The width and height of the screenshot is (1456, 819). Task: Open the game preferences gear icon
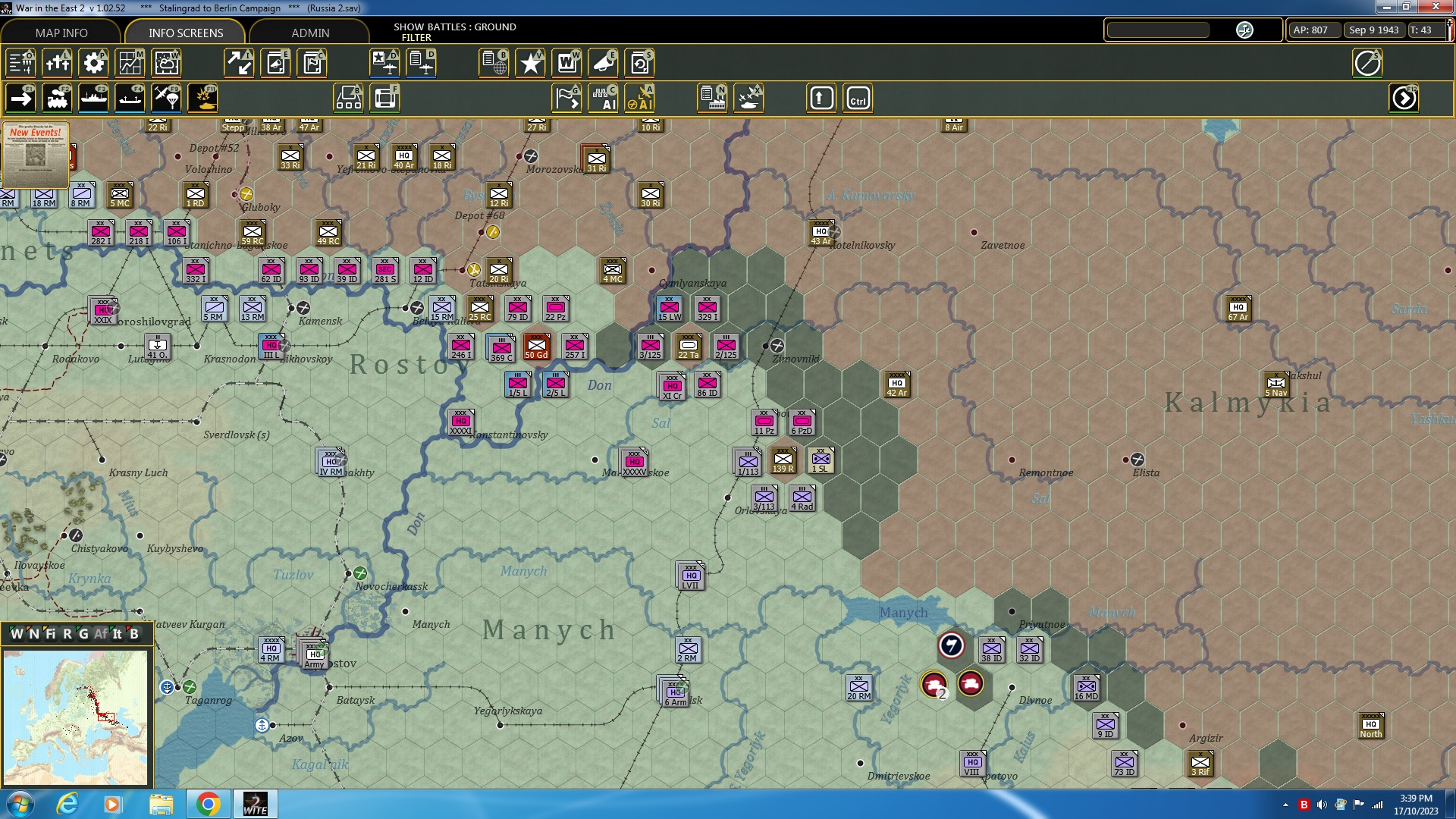(94, 63)
